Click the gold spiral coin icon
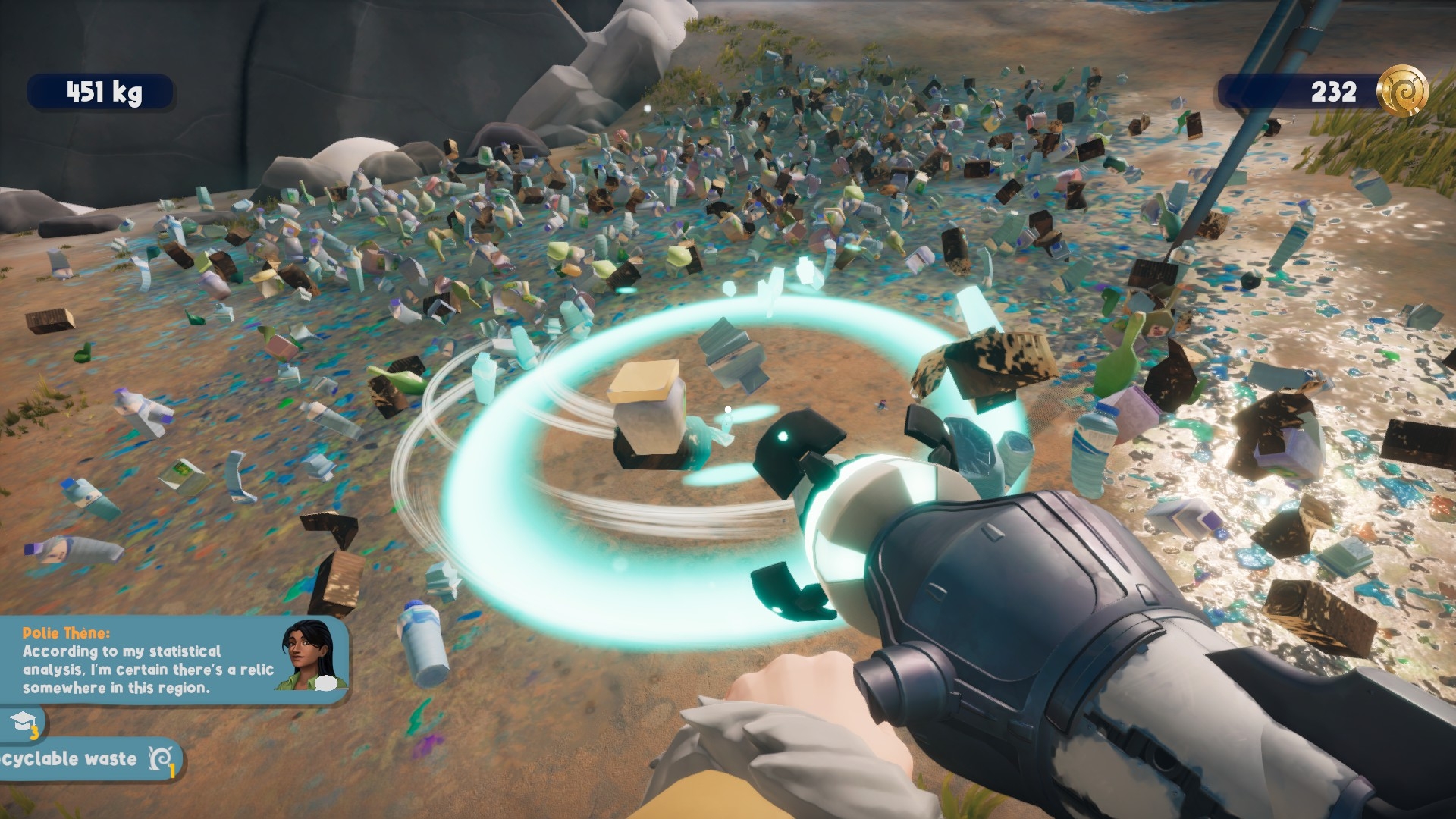This screenshot has width=1456, height=819. click(x=1401, y=91)
